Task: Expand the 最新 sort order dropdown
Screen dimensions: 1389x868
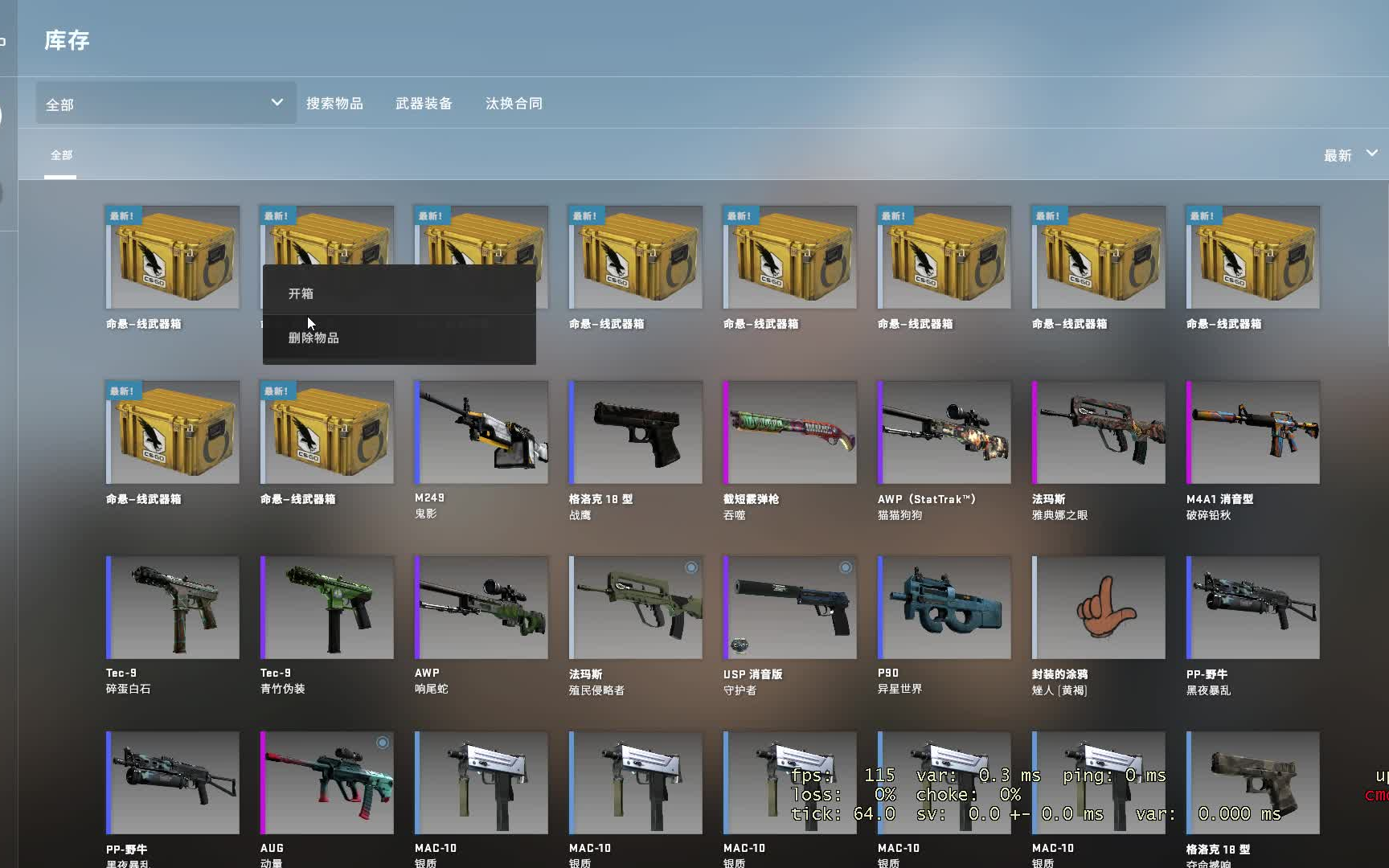Action: [x=1350, y=154]
